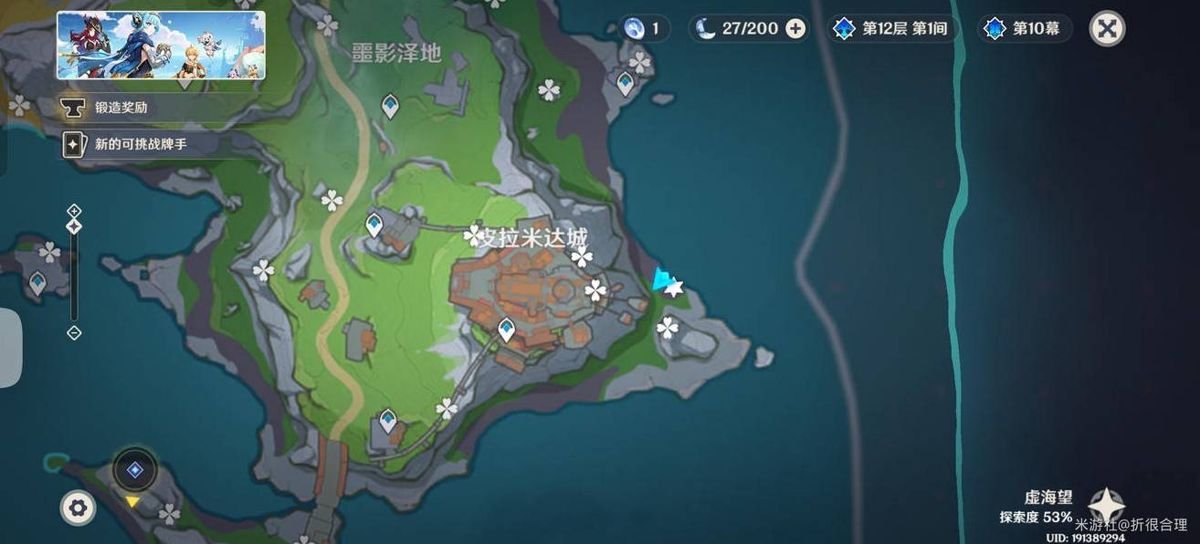Image resolution: width=1200 pixels, height=544 pixels.
Task: Click the diamond handle on the zoom slider
Action: 74,227
